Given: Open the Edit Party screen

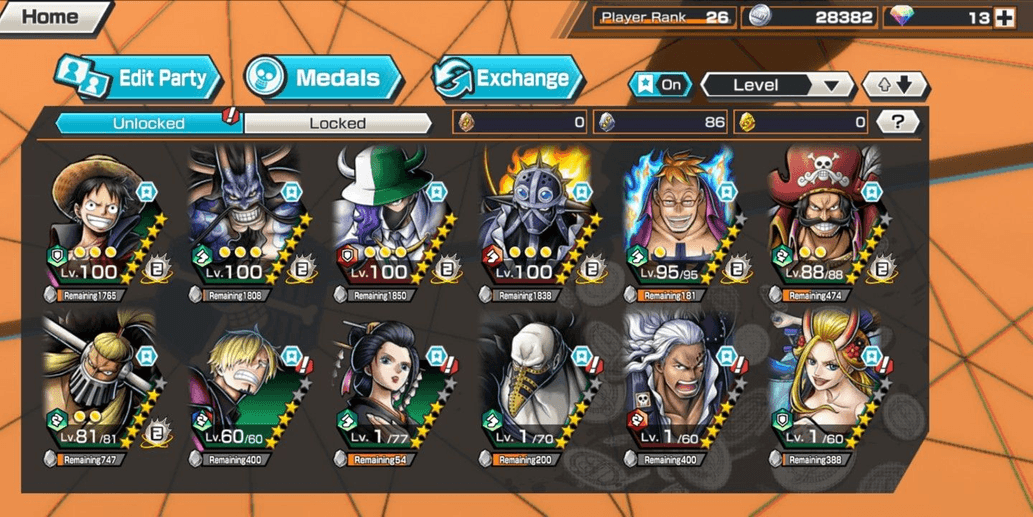Looking at the screenshot, I should tap(140, 78).
